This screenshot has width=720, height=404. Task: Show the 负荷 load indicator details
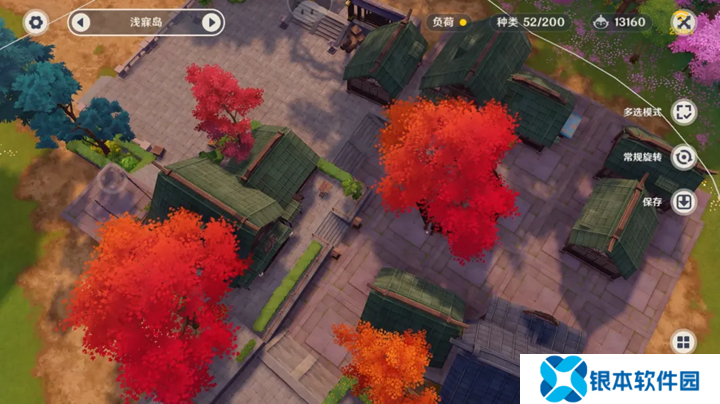tap(449, 22)
